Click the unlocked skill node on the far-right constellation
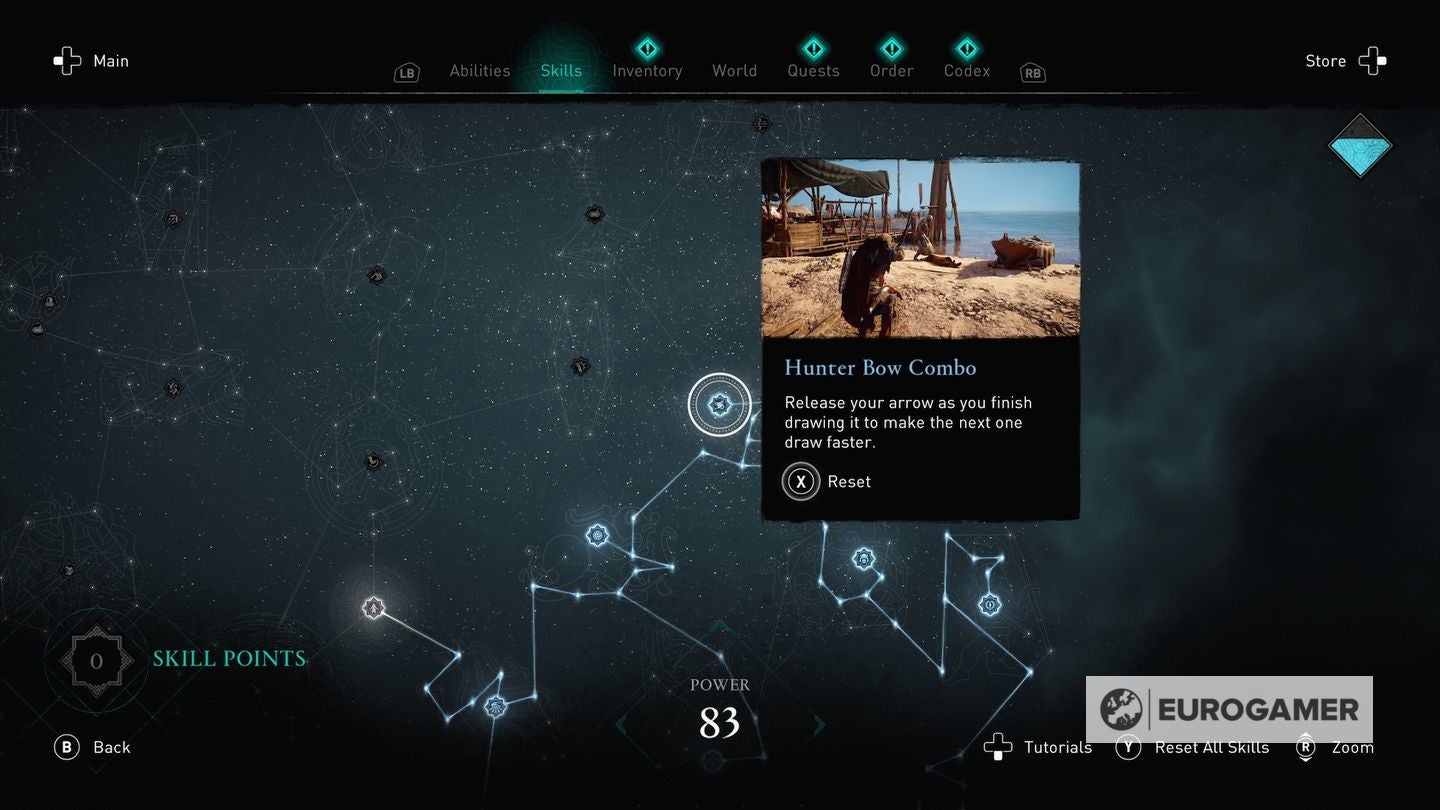The height and width of the screenshot is (810, 1440). (x=990, y=604)
